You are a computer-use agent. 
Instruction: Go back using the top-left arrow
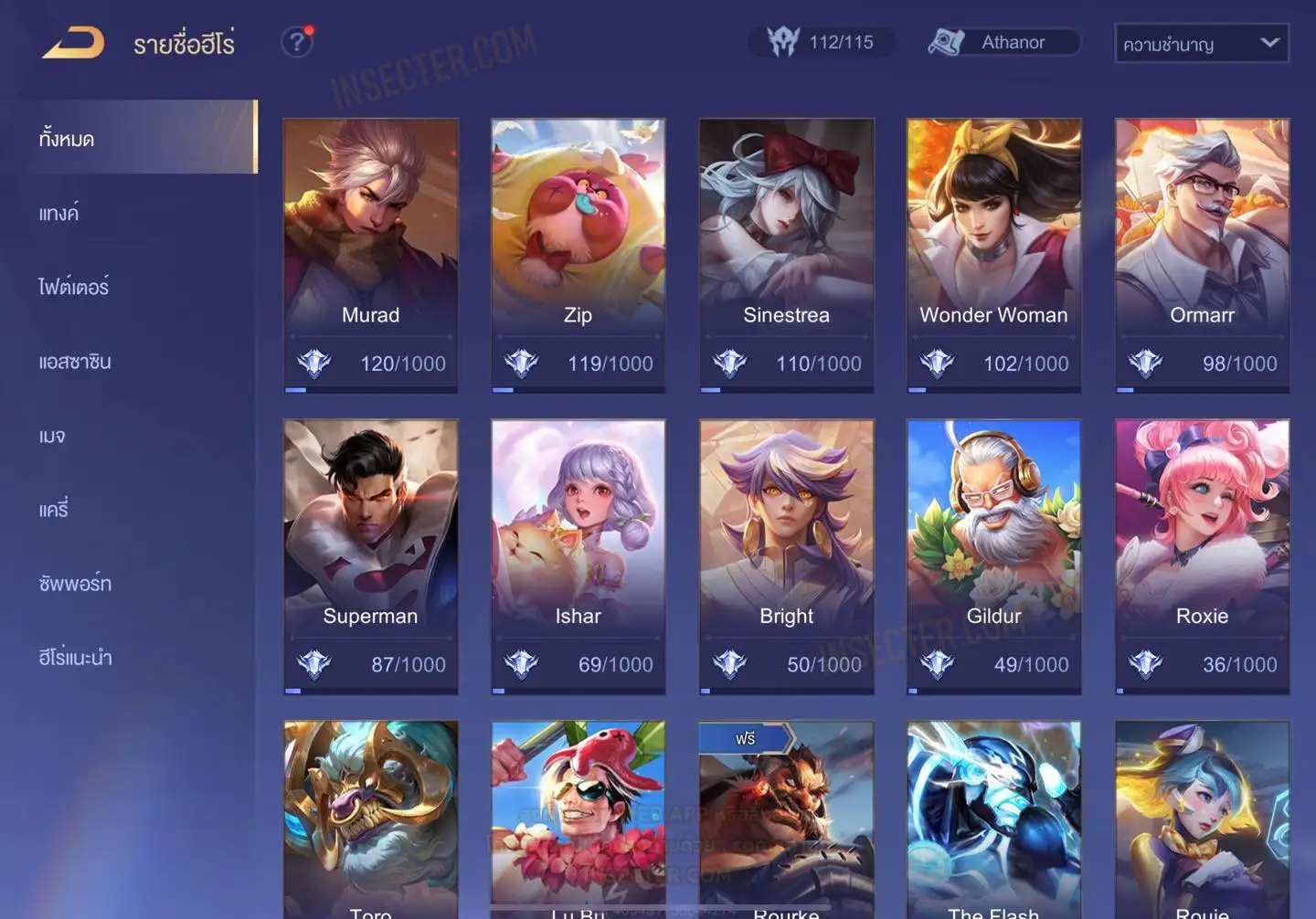[x=73, y=43]
